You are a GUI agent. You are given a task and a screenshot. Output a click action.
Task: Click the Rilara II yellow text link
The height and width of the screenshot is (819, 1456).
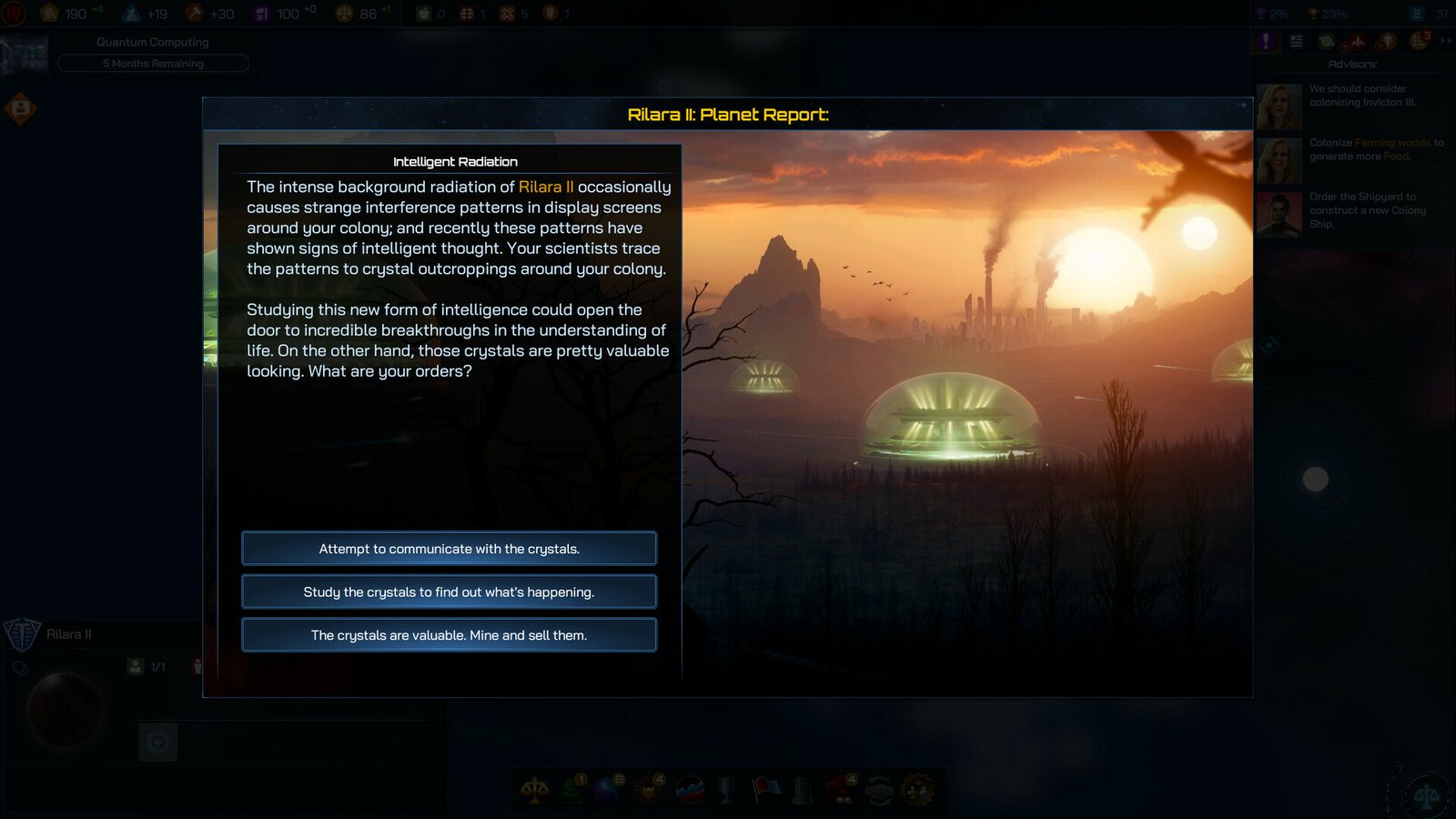tap(545, 187)
